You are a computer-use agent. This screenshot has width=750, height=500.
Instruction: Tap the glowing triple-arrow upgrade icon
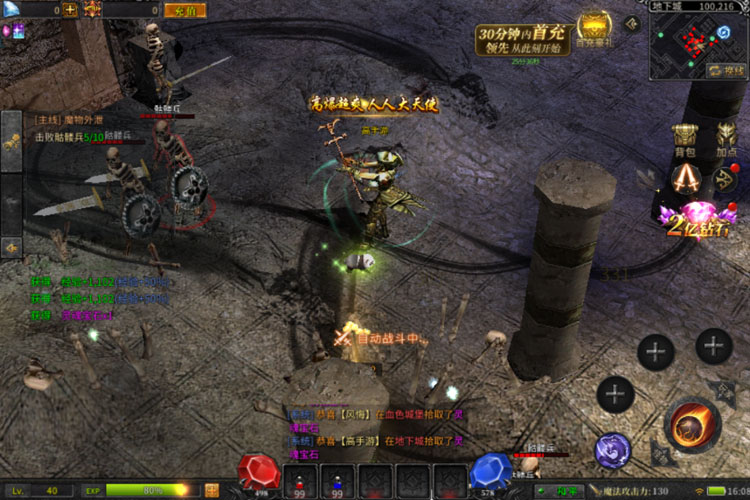pyautogui.click(x=684, y=178)
